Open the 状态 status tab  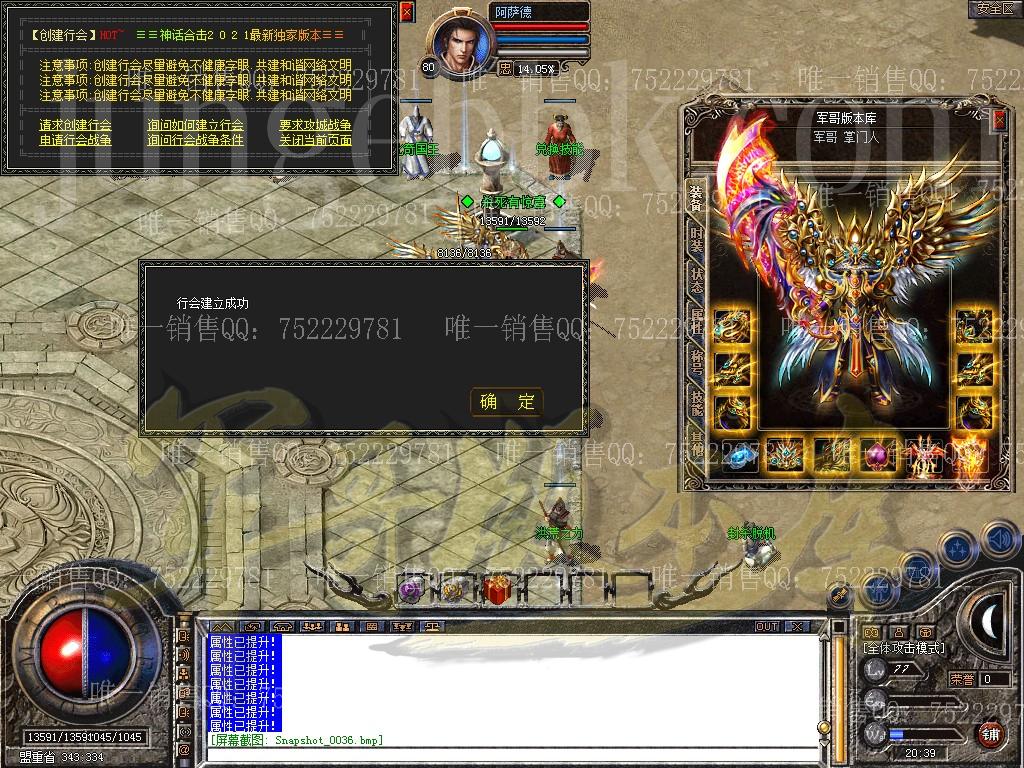(x=696, y=279)
